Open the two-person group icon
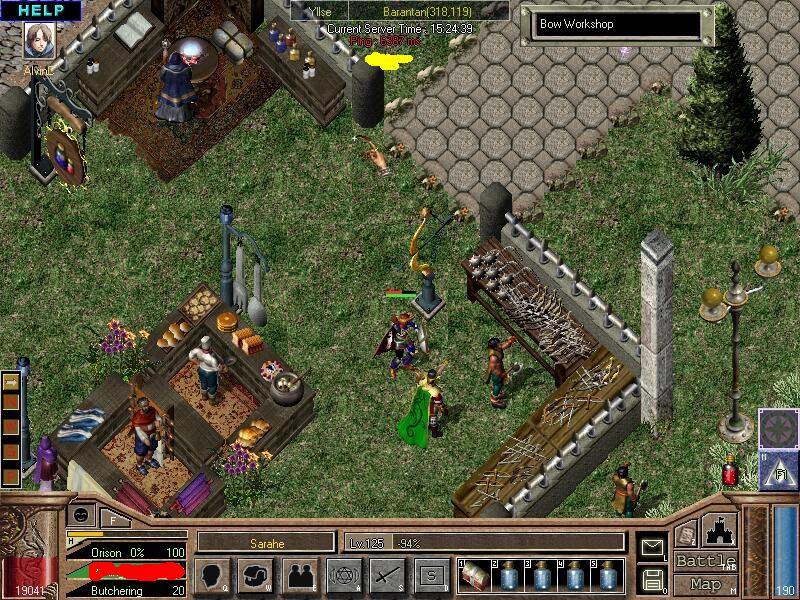The width and height of the screenshot is (800, 600). pos(299,575)
